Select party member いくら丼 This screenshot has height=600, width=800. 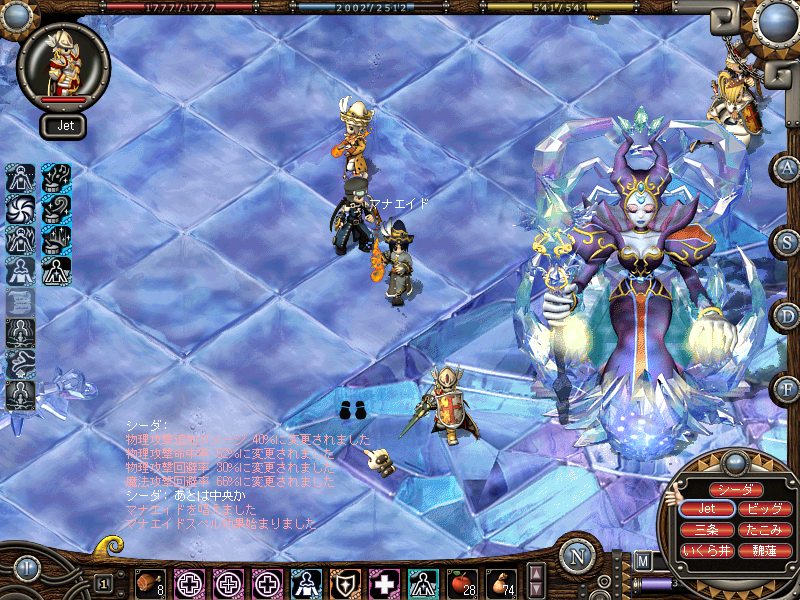[706, 550]
